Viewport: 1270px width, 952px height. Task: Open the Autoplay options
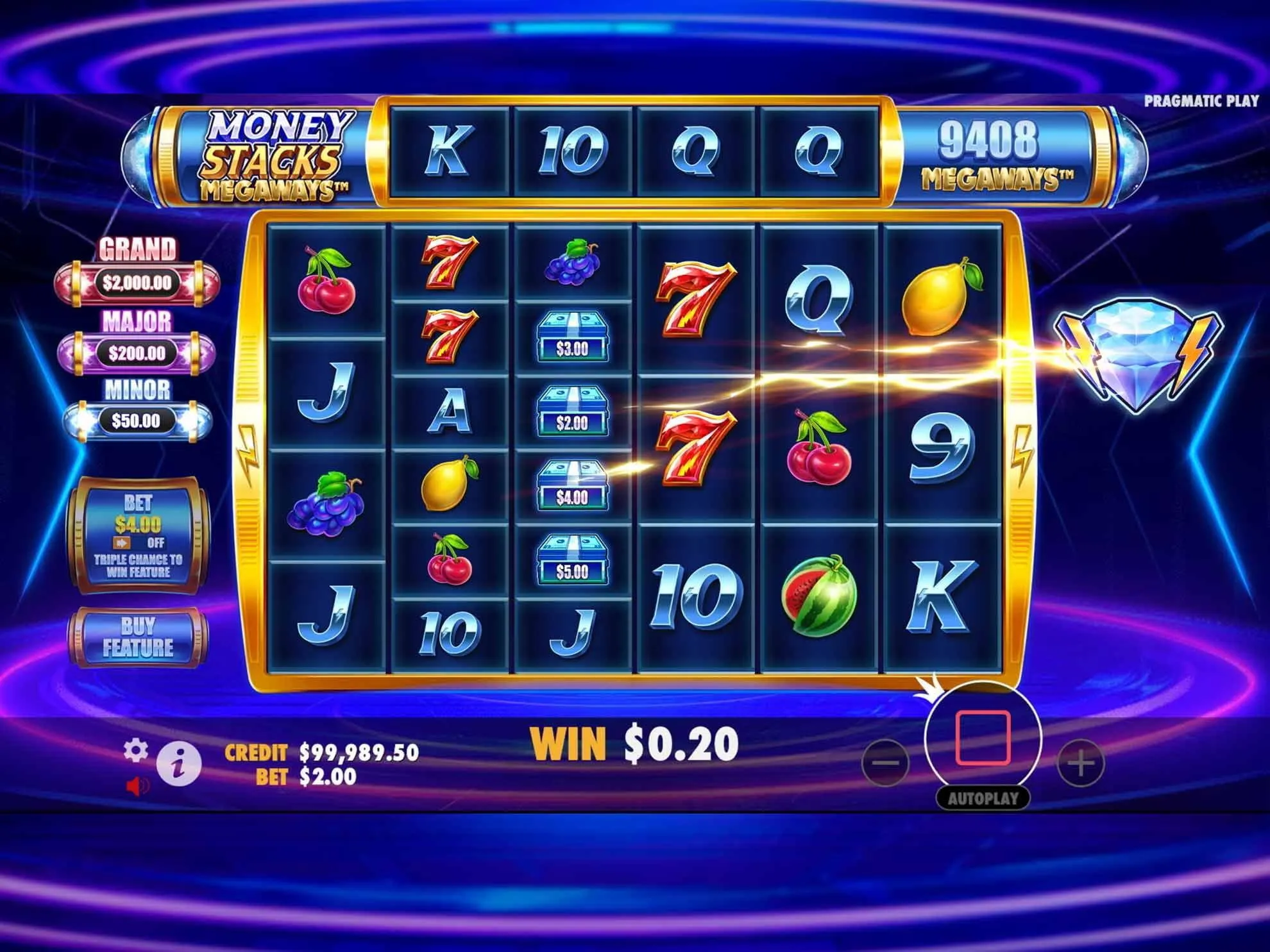pos(982,799)
